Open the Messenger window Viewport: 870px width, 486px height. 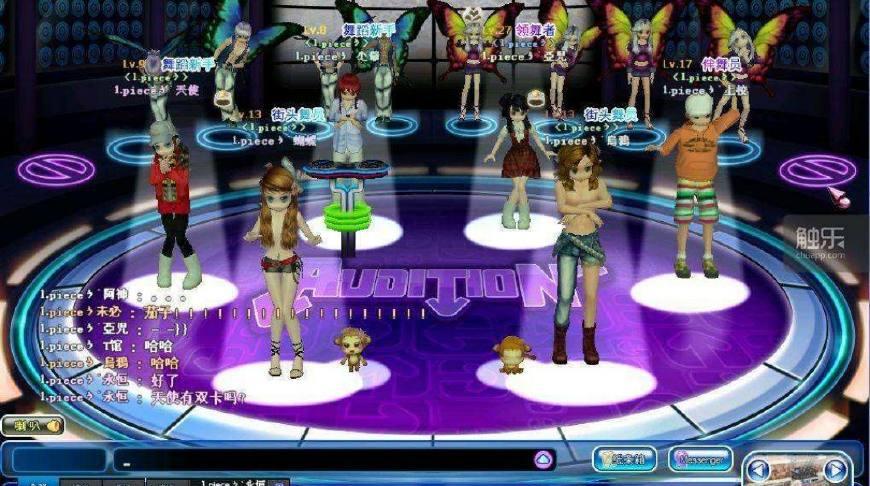click(x=700, y=459)
